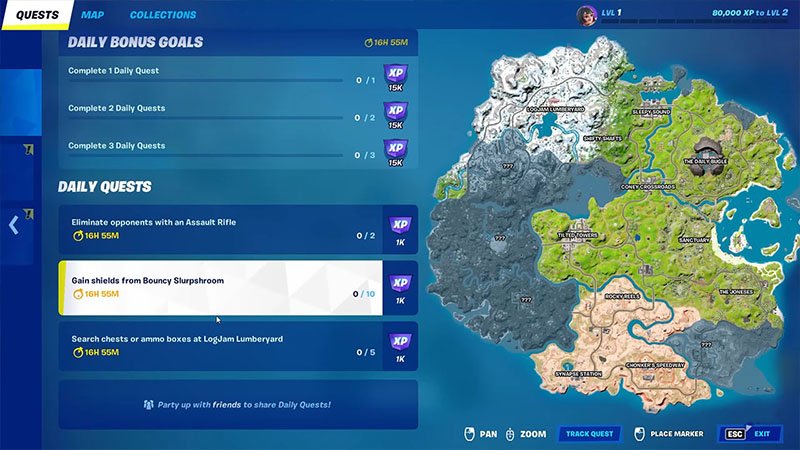Select Sleepy Sound on the map

pos(651,113)
